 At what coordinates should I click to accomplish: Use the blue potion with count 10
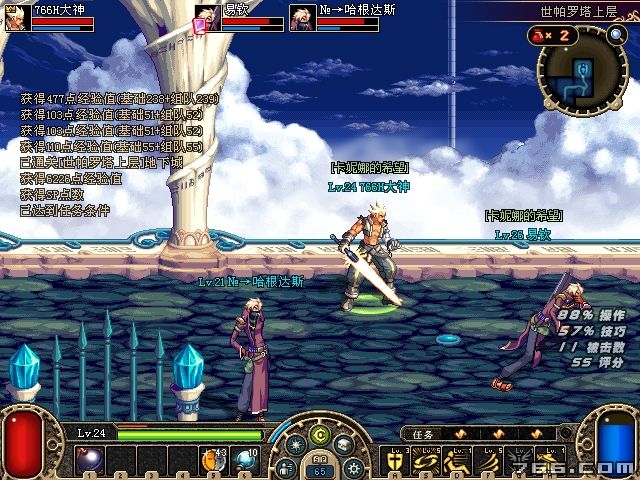[245, 460]
